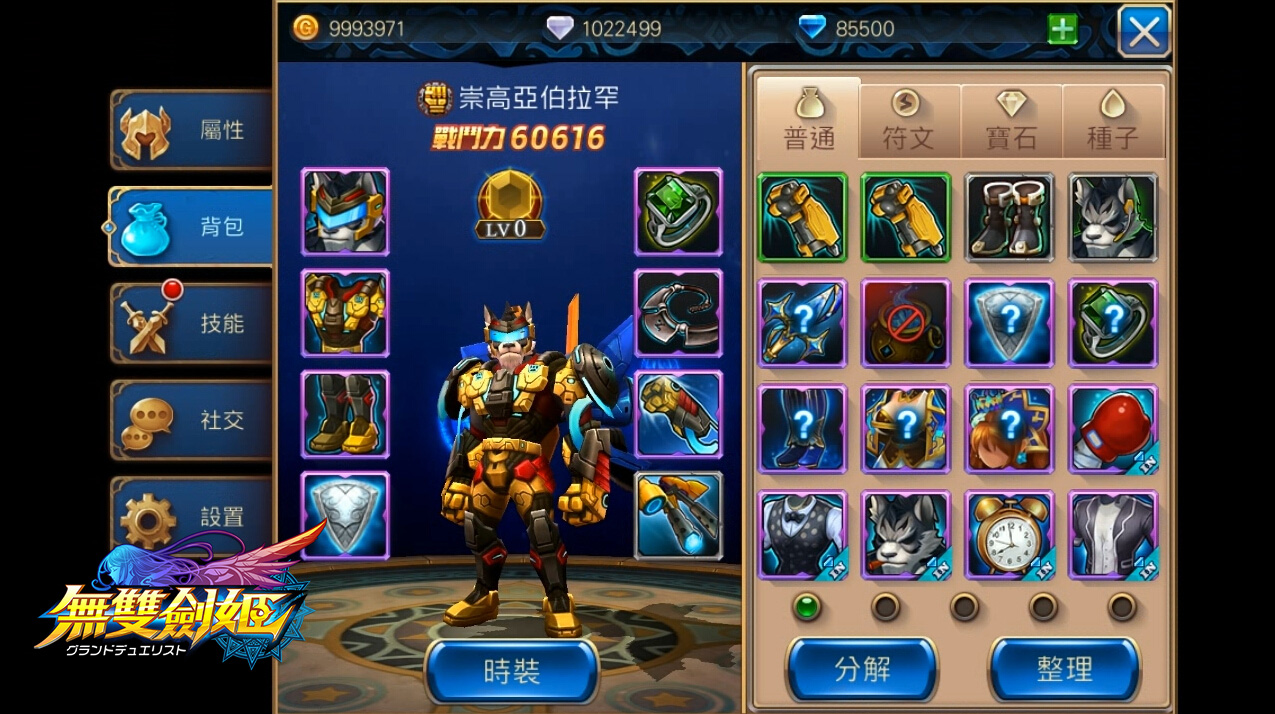Open the 時裝 costume button

(x=512, y=671)
